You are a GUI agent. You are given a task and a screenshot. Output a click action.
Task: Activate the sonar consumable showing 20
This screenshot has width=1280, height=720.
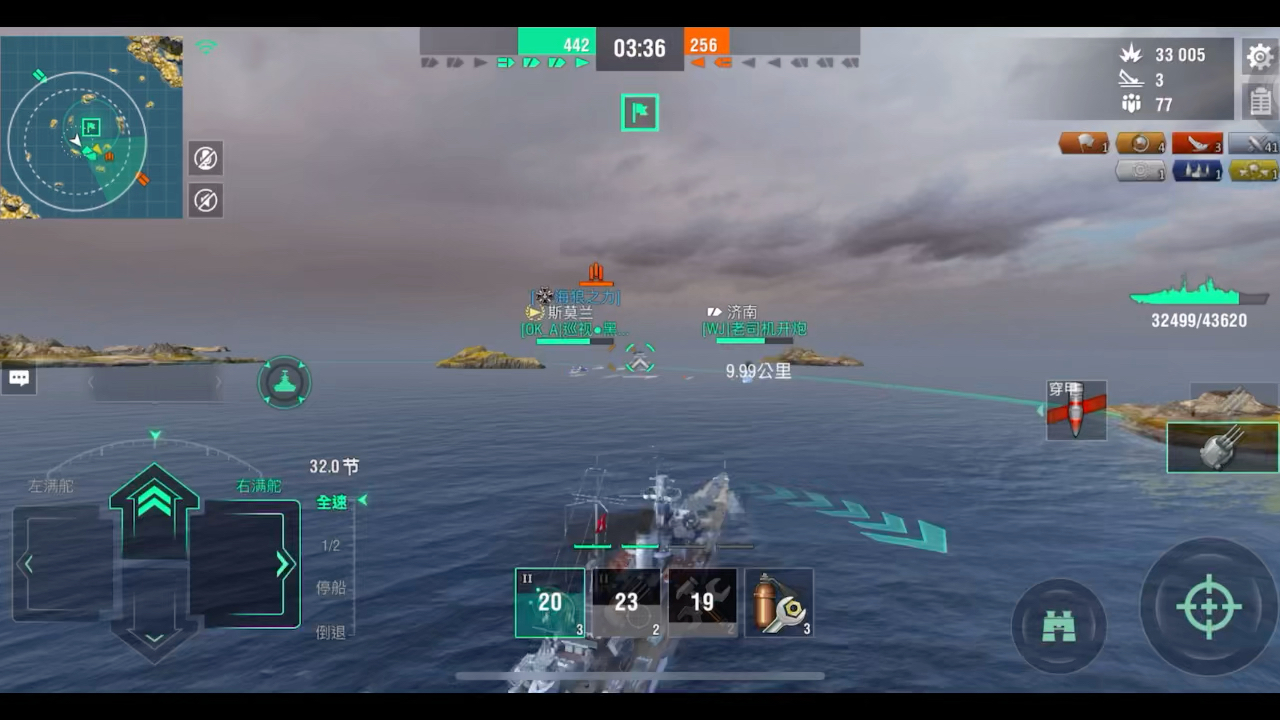point(549,602)
